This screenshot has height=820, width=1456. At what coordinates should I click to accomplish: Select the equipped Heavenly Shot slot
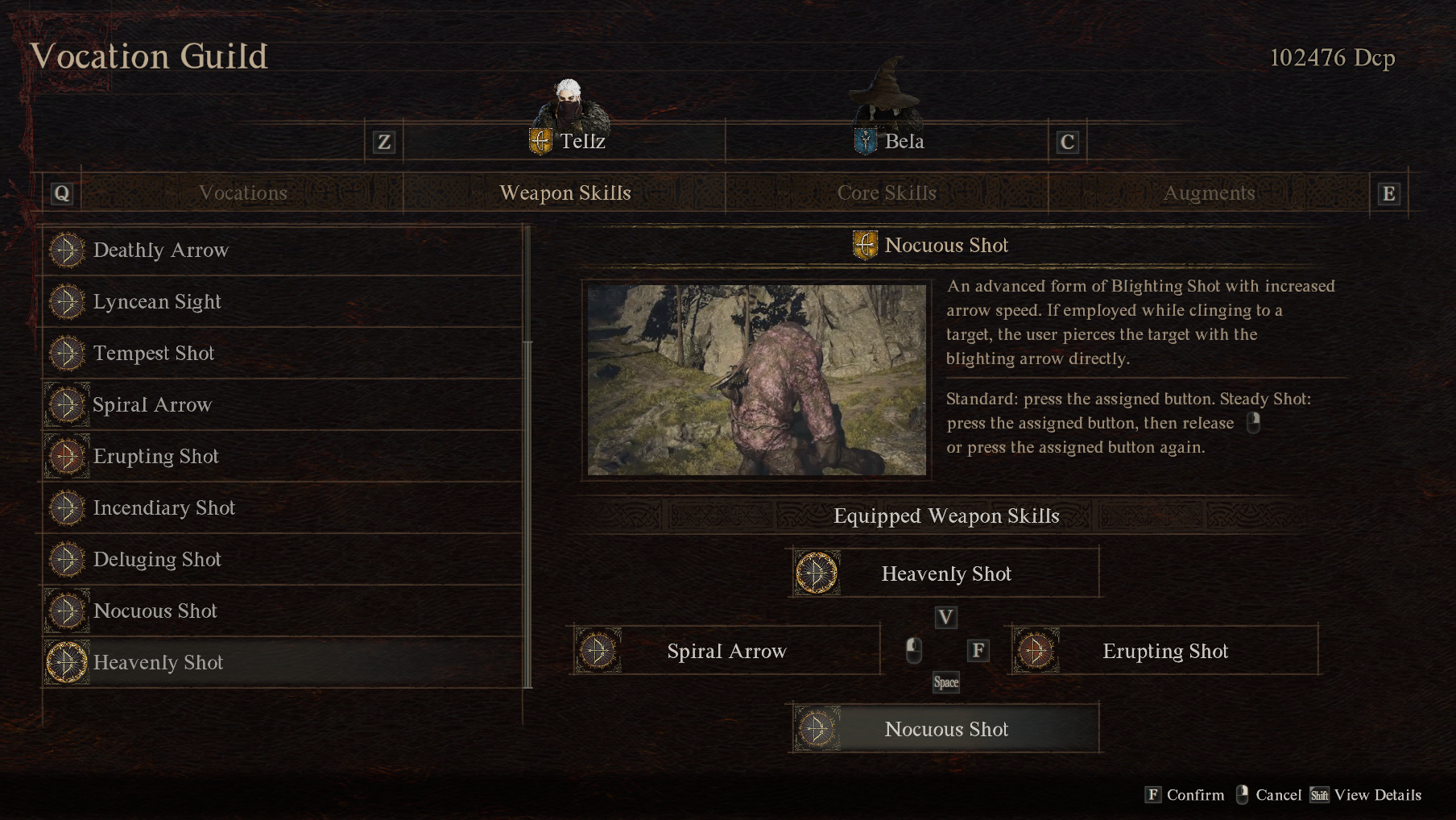point(945,574)
